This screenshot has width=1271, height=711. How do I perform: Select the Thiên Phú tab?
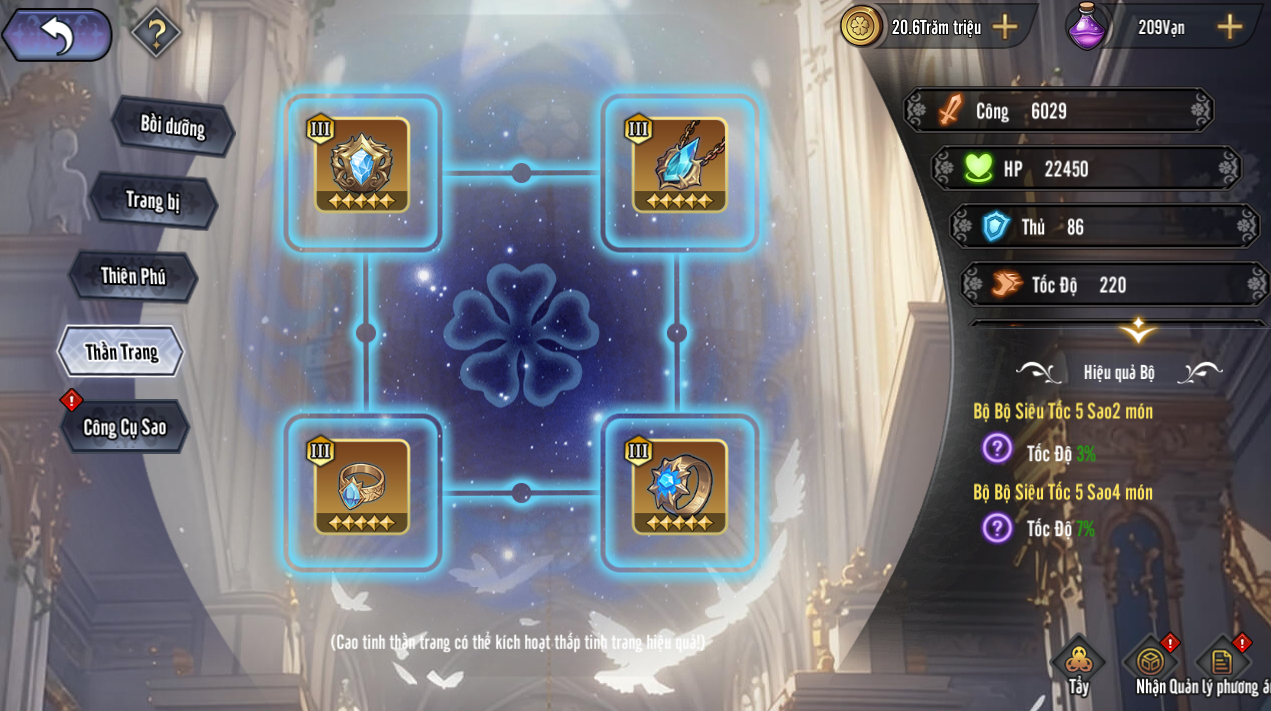(x=133, y=276)
